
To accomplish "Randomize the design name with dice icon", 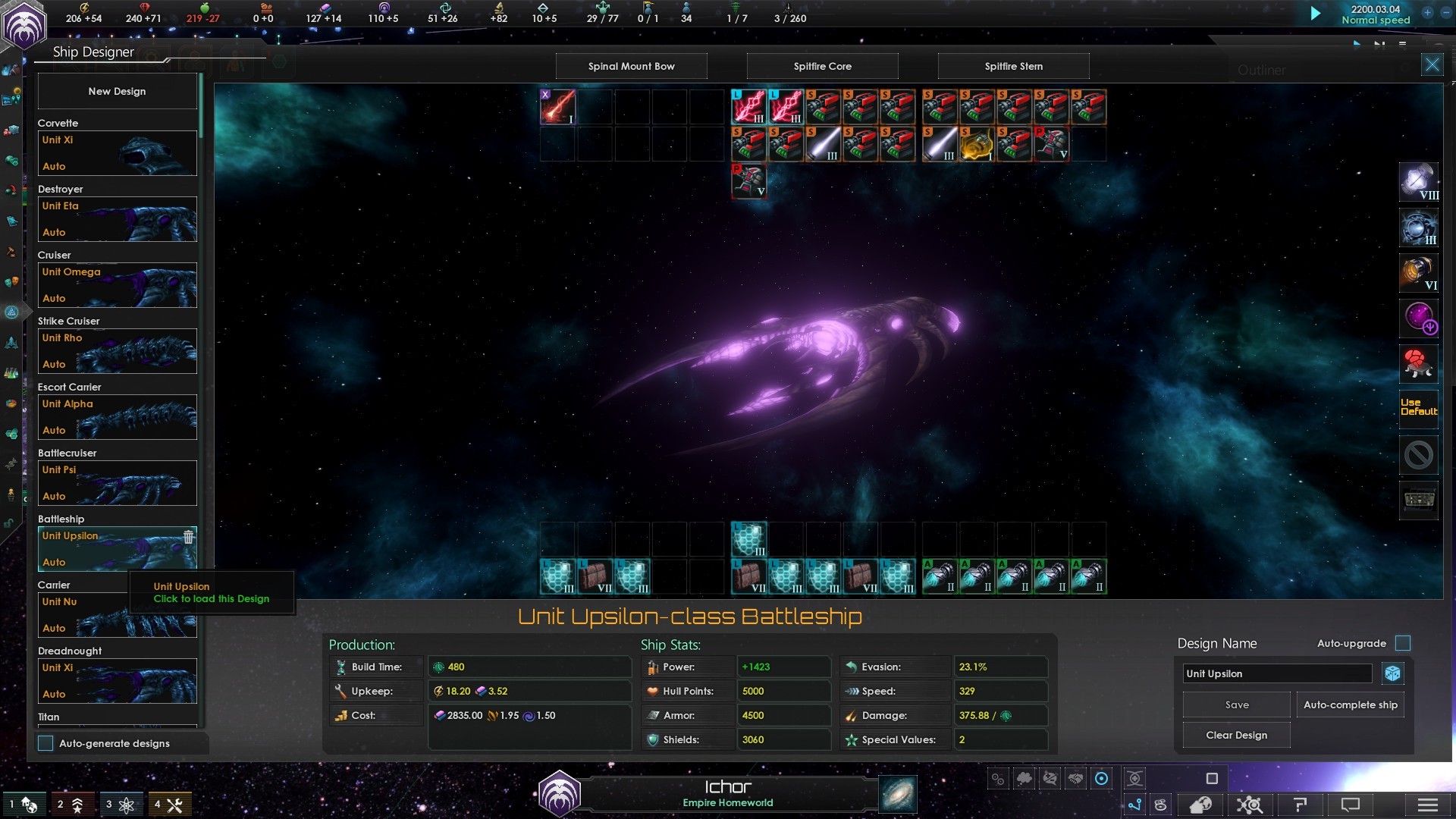I will [x=1392, y=673].
